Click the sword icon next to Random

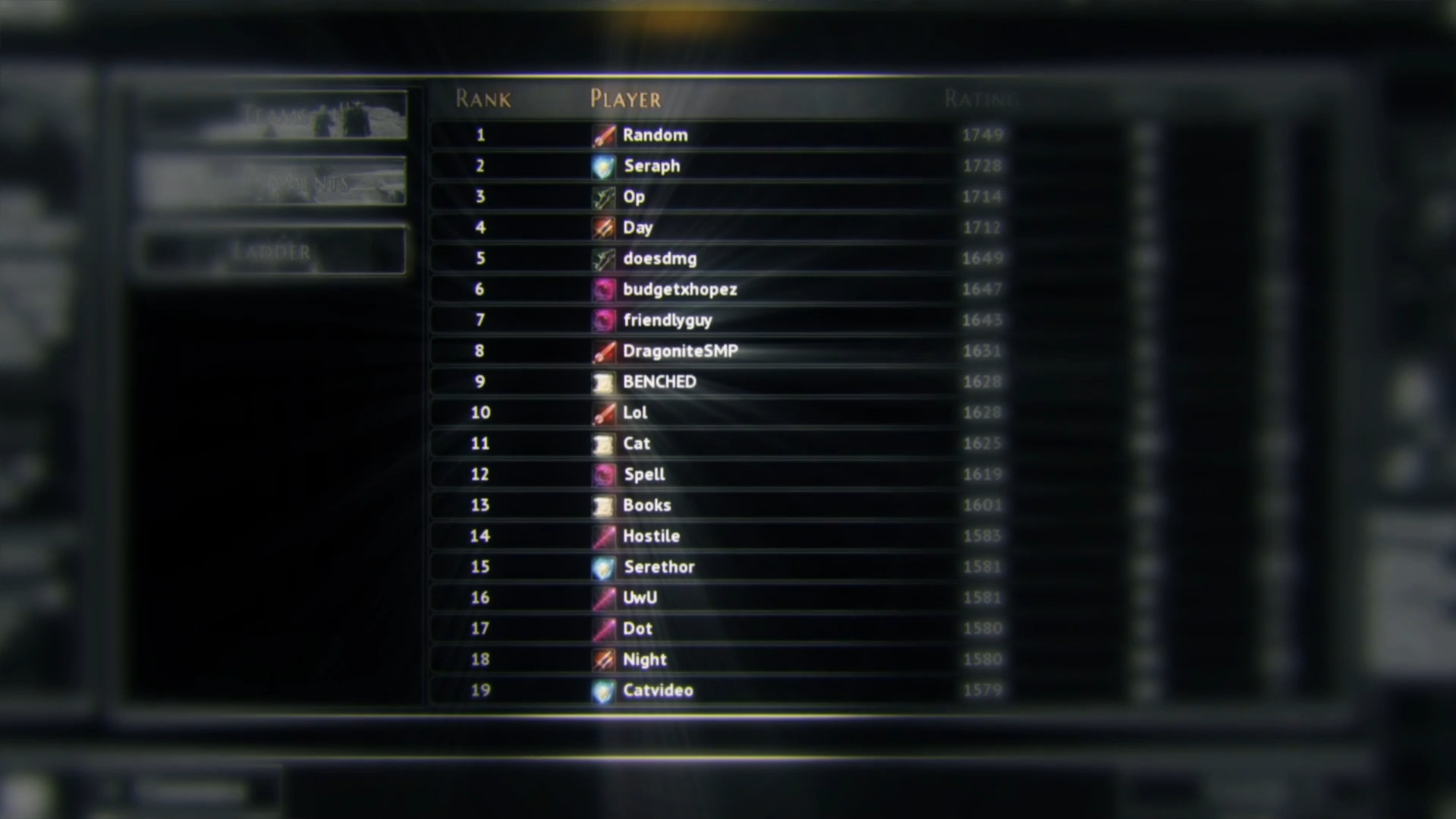pyautogui.click(x=602, y=135)
